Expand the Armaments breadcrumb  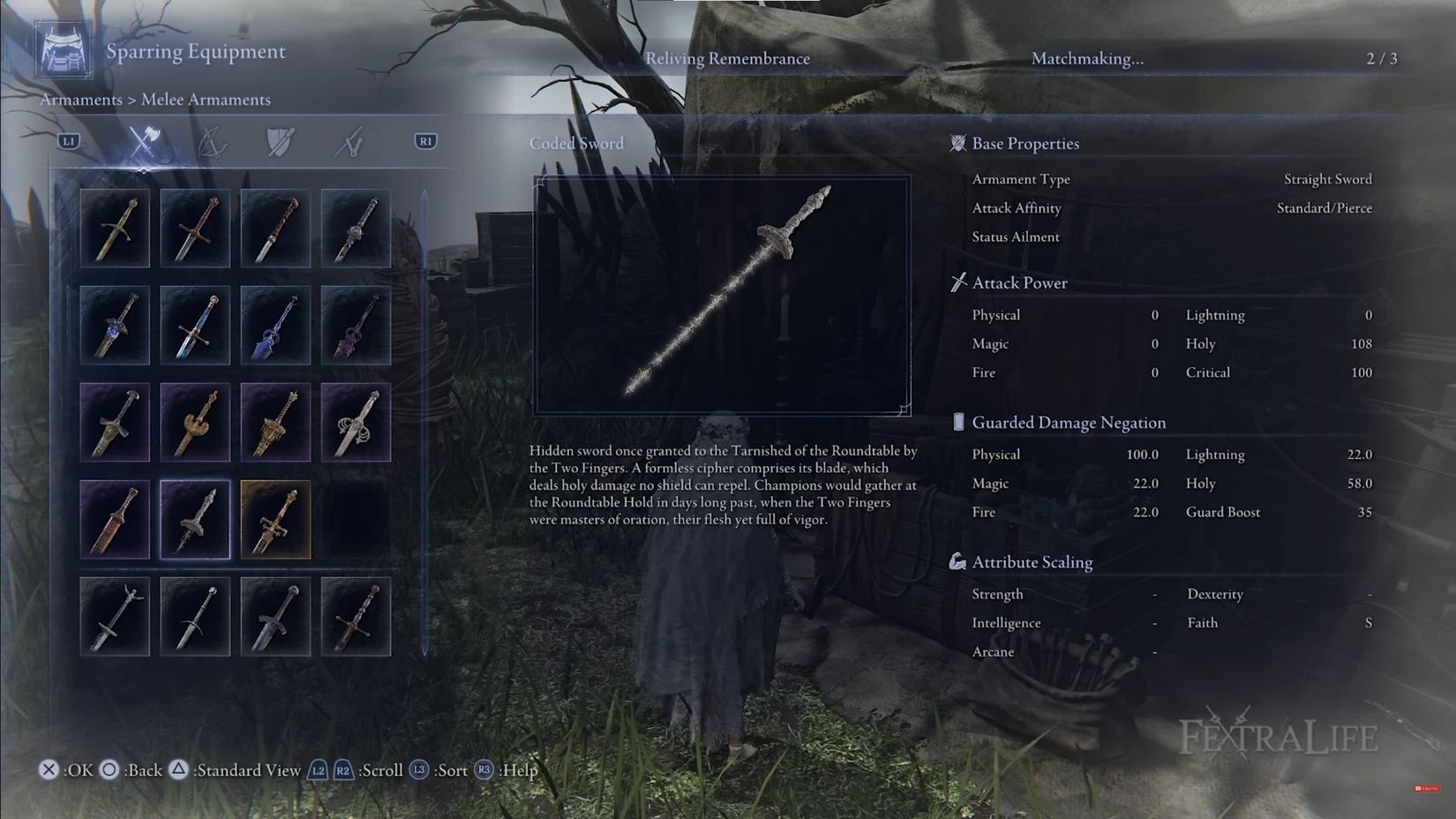coord(81,100)
